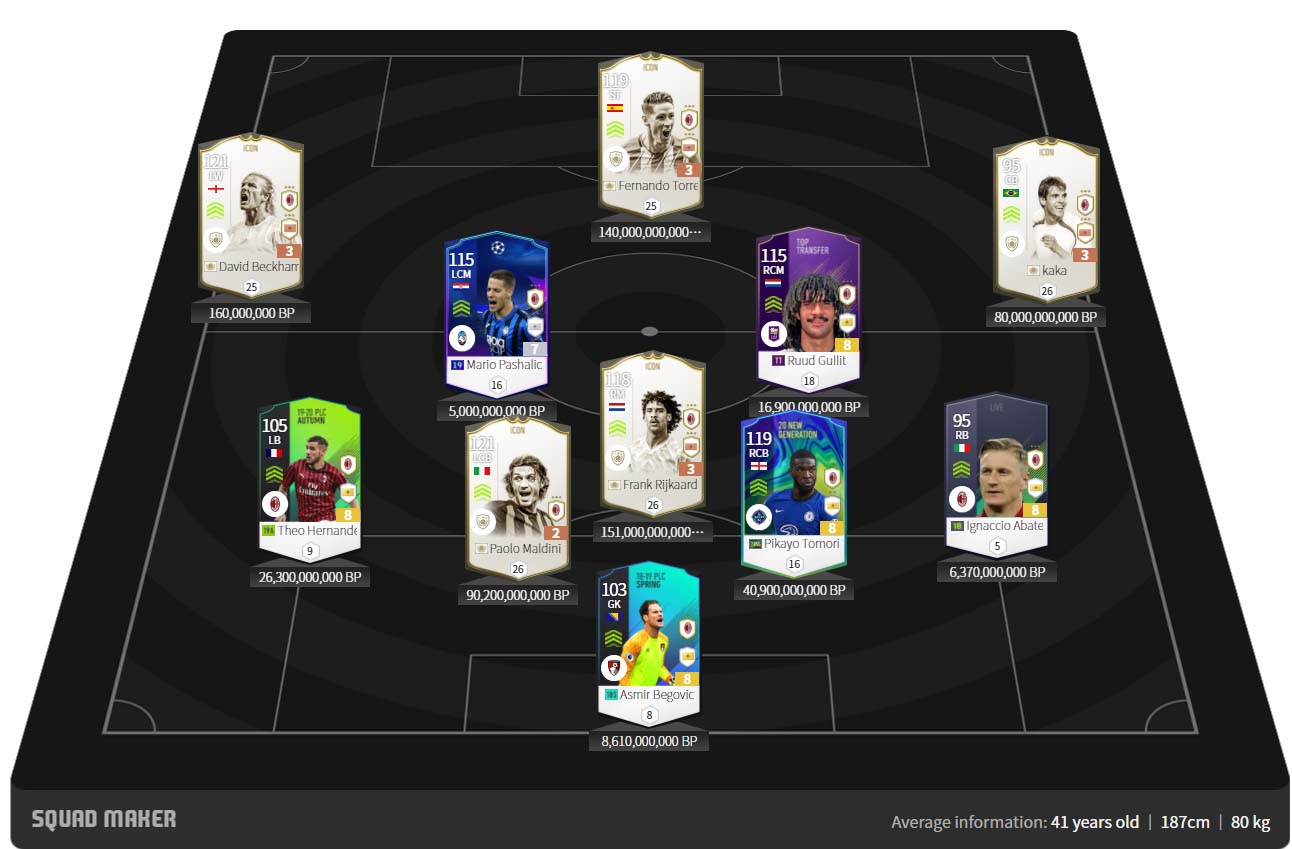
Task: Choose the David Beckham player card
Action: 249,212
